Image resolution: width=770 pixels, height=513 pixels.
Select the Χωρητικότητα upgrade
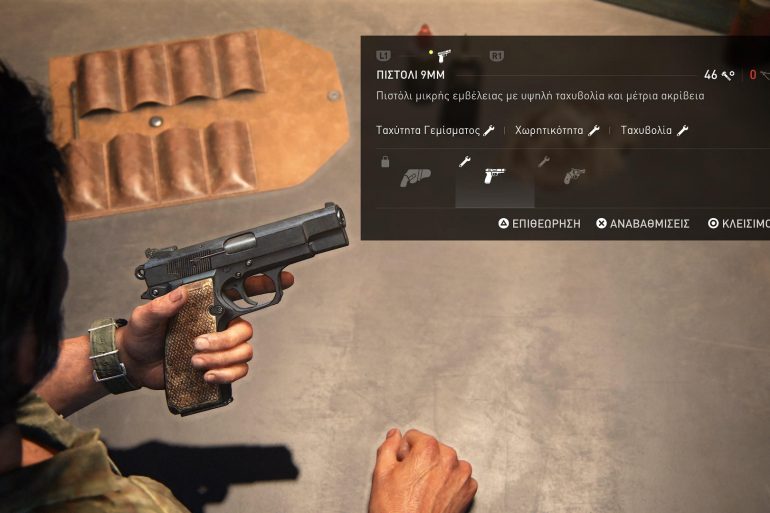point(557,131)
